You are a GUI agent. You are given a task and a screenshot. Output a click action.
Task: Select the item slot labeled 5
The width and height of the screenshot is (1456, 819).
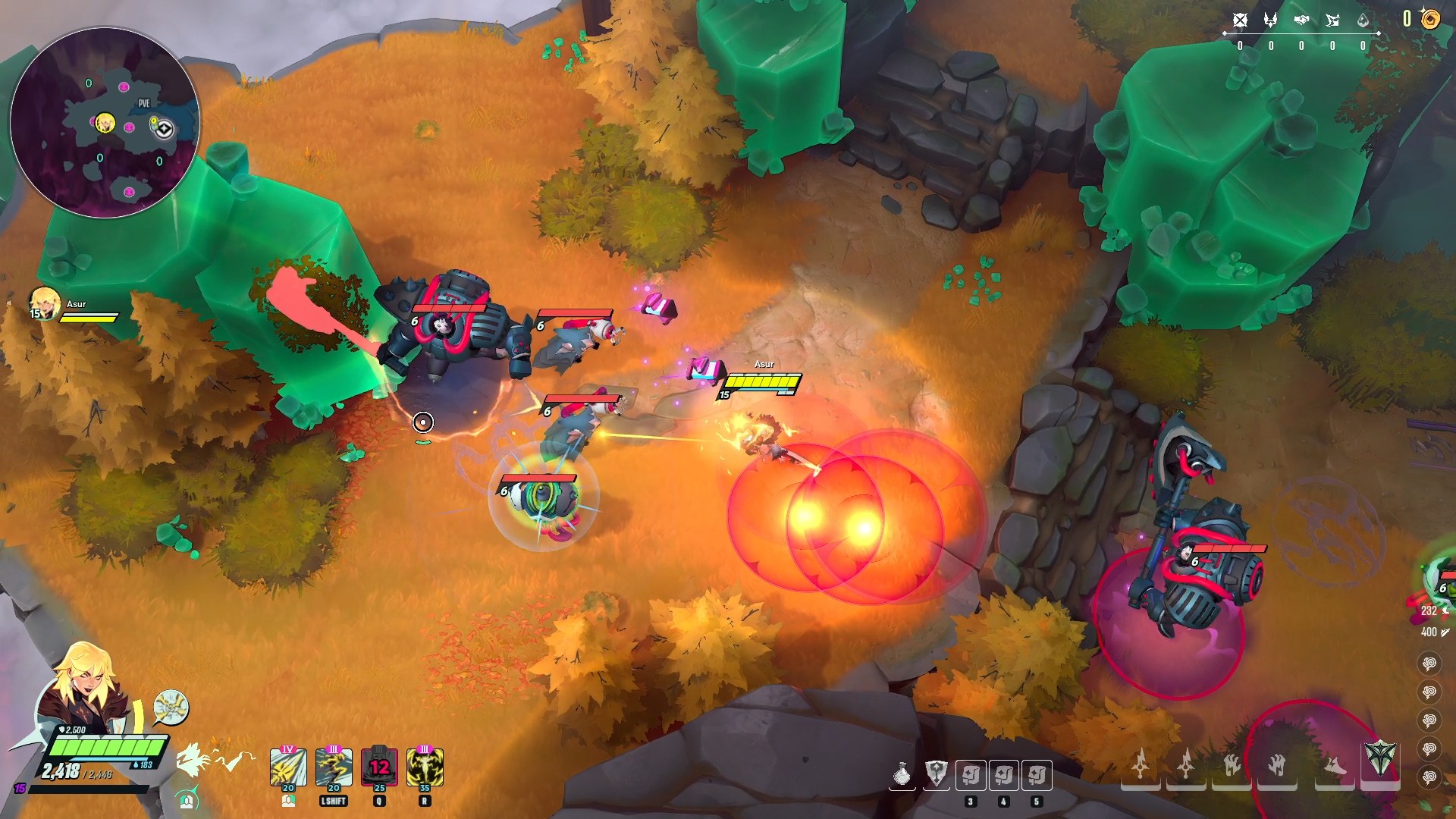[1037, 775]
